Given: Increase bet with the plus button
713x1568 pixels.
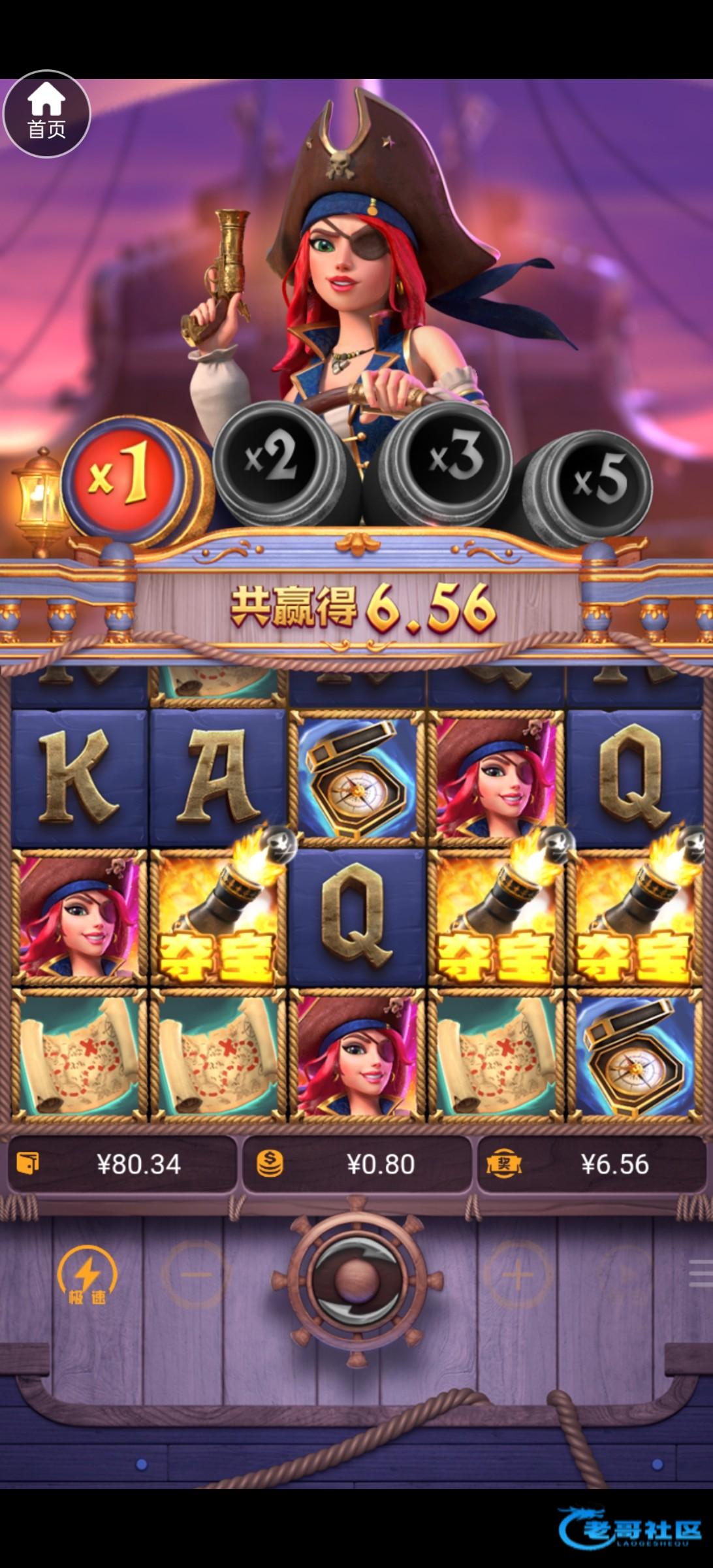Looking at the screenshot, I should (x=518, y=1274).
